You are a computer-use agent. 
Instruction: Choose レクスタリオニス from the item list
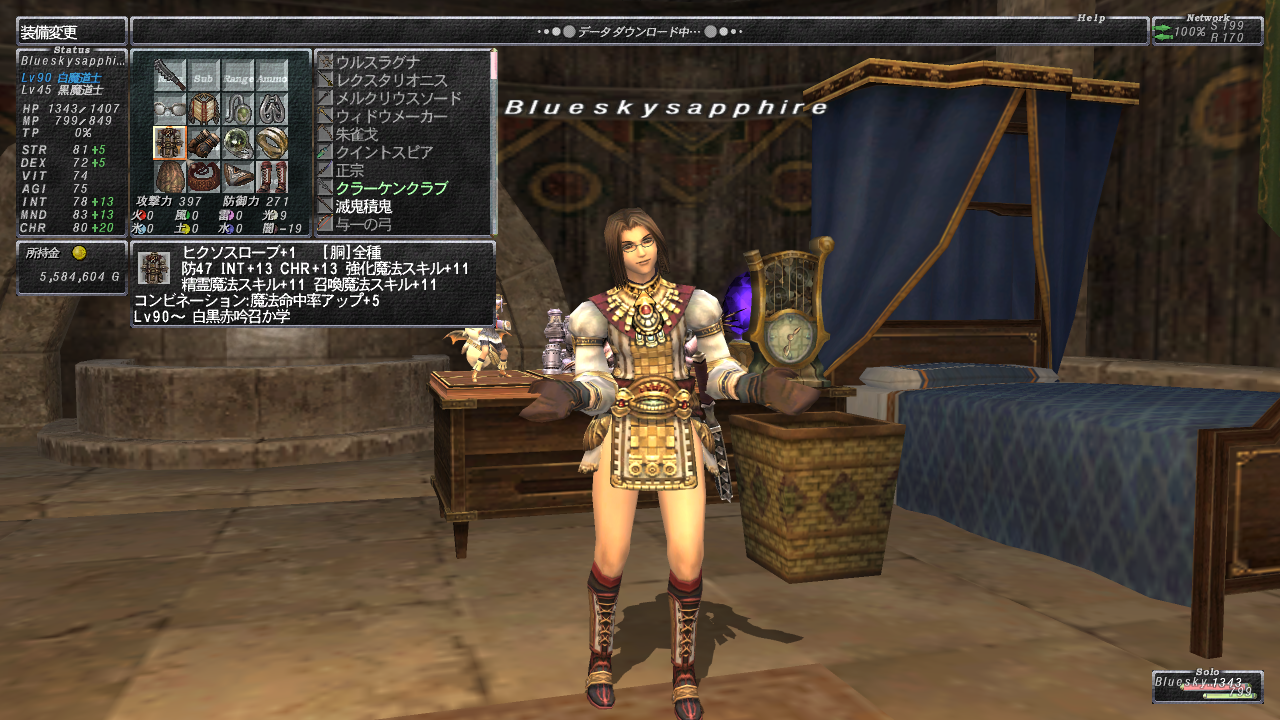click(x=391, y=80)
